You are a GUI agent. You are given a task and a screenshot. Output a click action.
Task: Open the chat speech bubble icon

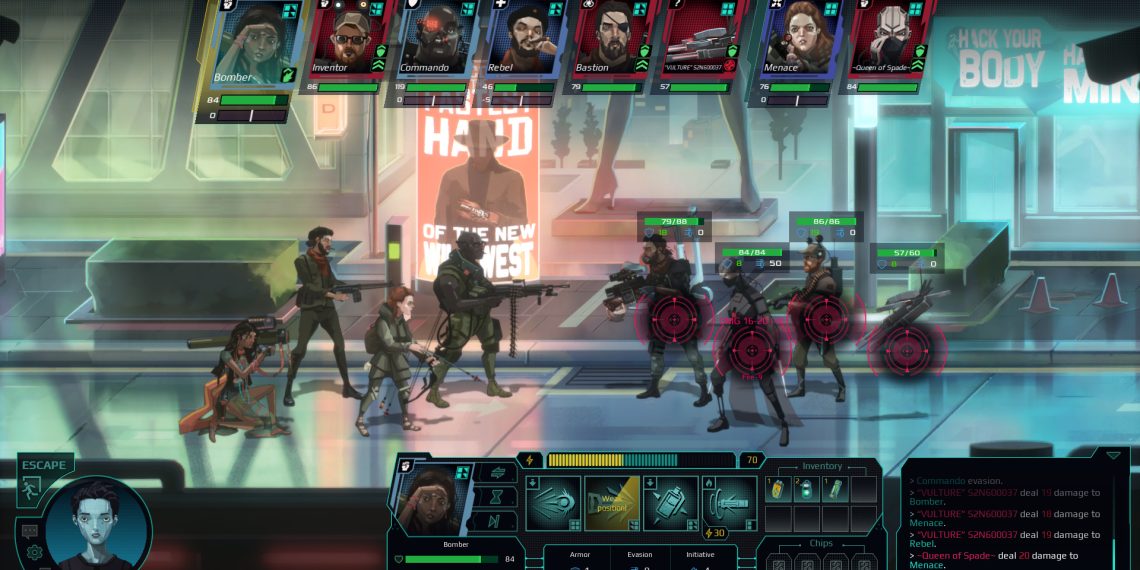pos(29,531)
